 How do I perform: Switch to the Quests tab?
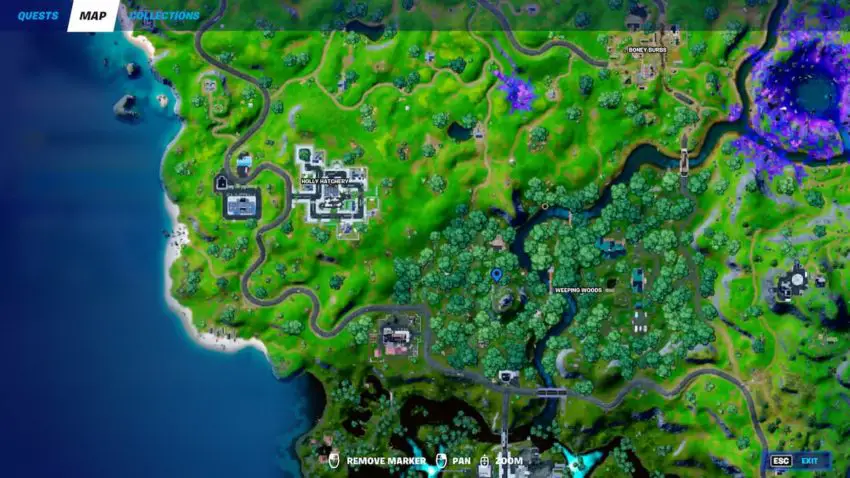38,16
